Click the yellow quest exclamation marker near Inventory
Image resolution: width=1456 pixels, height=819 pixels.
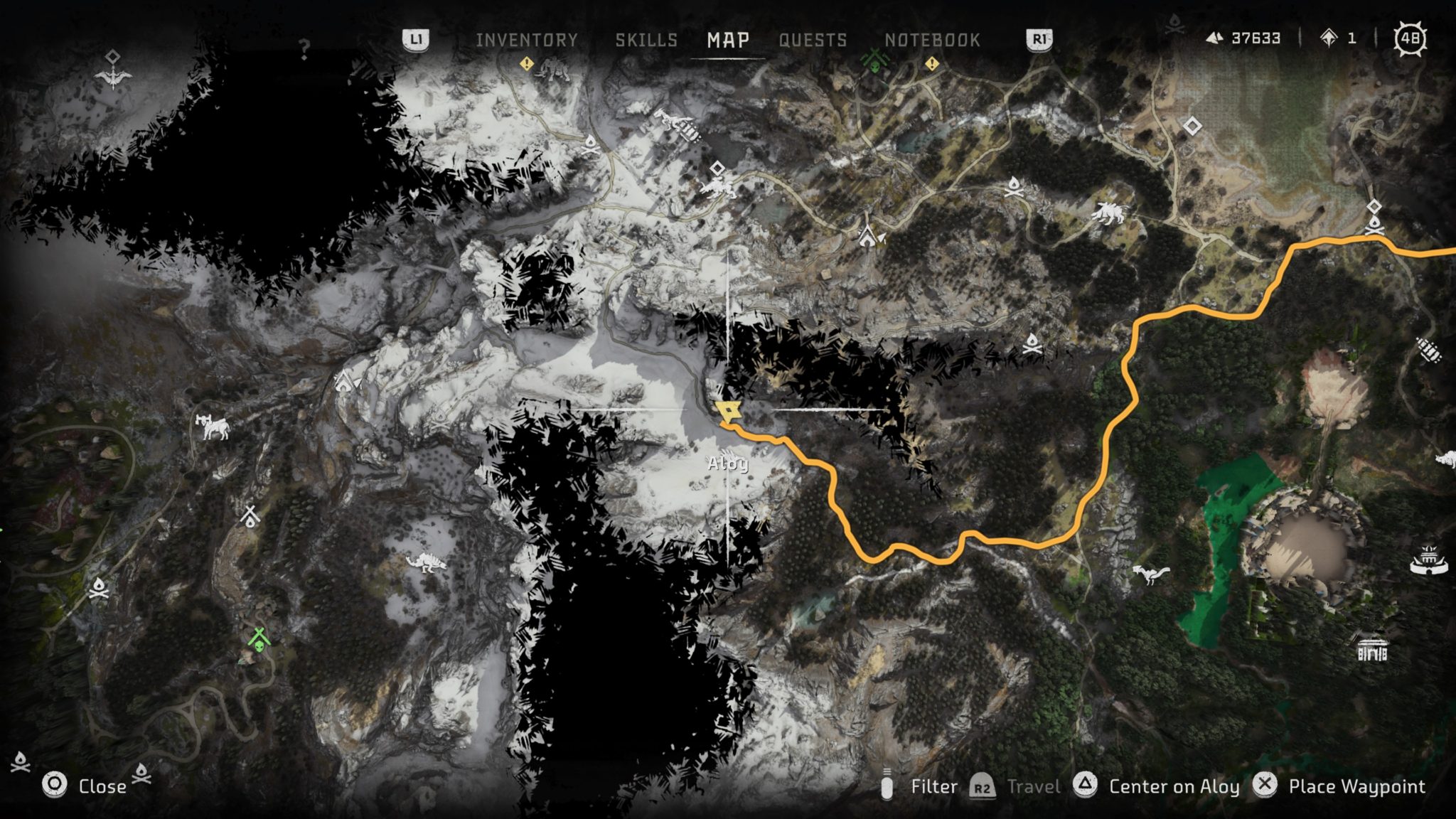[525, 64]
